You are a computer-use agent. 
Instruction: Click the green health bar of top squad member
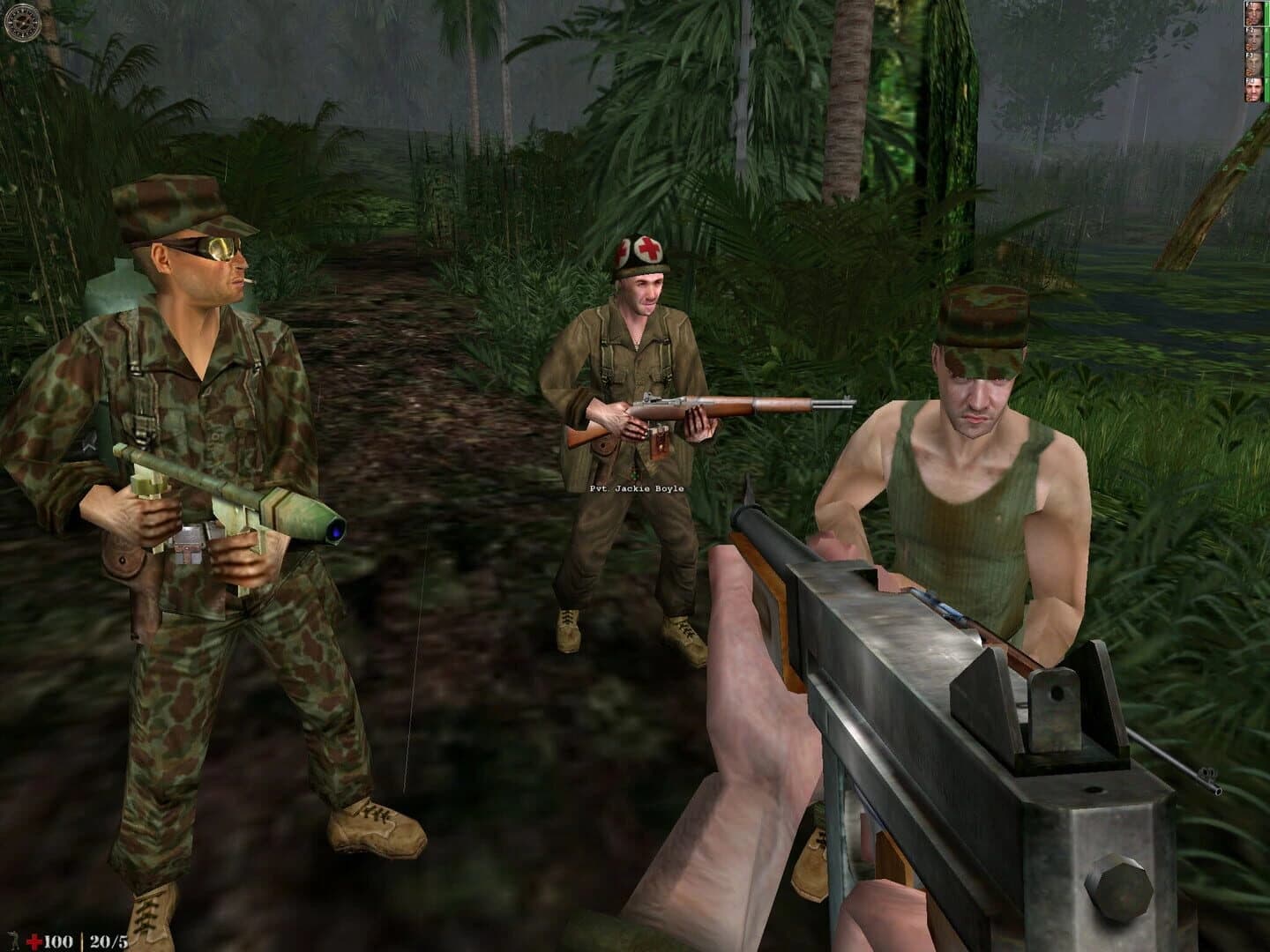click(1266, 14)
